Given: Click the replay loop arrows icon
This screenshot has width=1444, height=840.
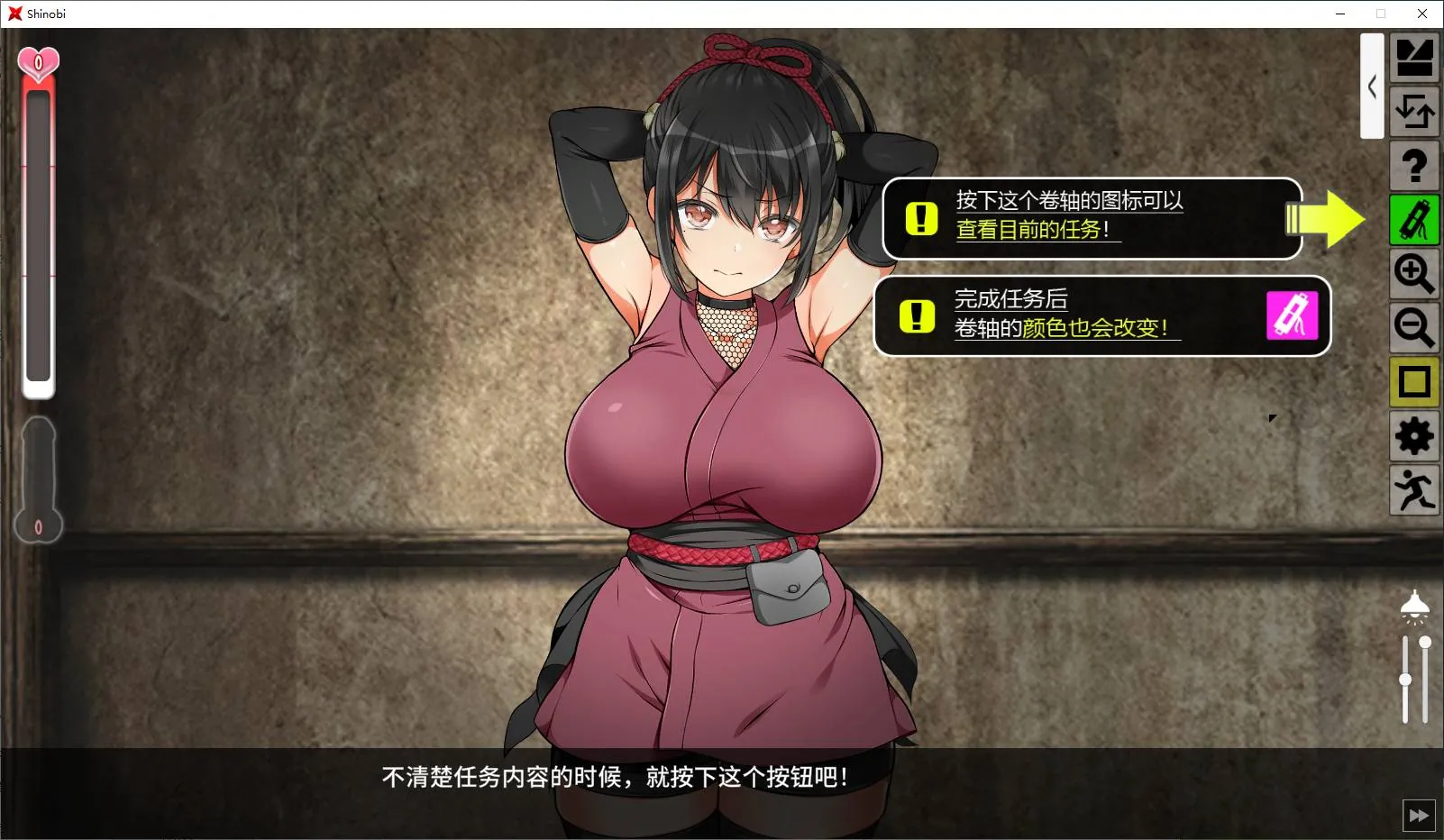Looking at the screenshot, I should tap(1414, 112).
